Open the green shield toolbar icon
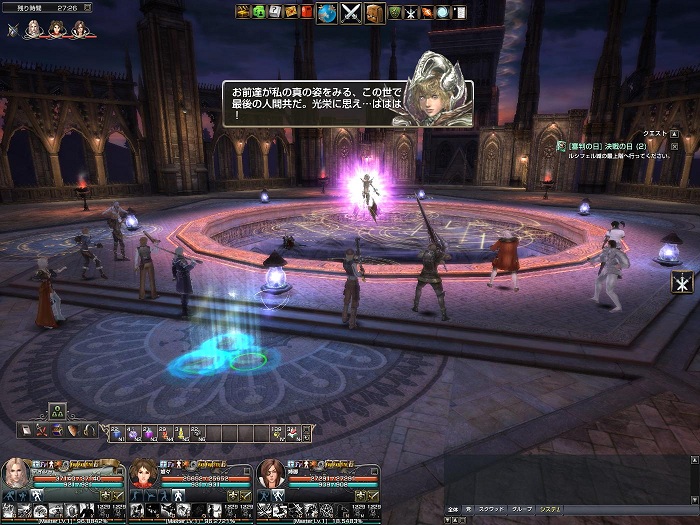 click(395, 12)
